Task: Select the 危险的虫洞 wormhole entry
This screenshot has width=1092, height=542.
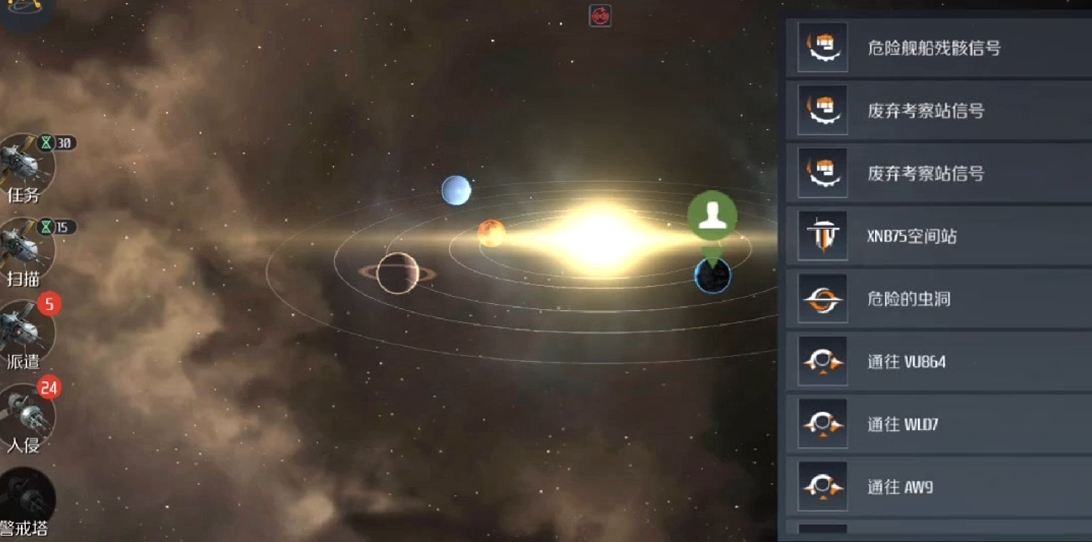Action: pyautogui.click(x=935, y=299)
